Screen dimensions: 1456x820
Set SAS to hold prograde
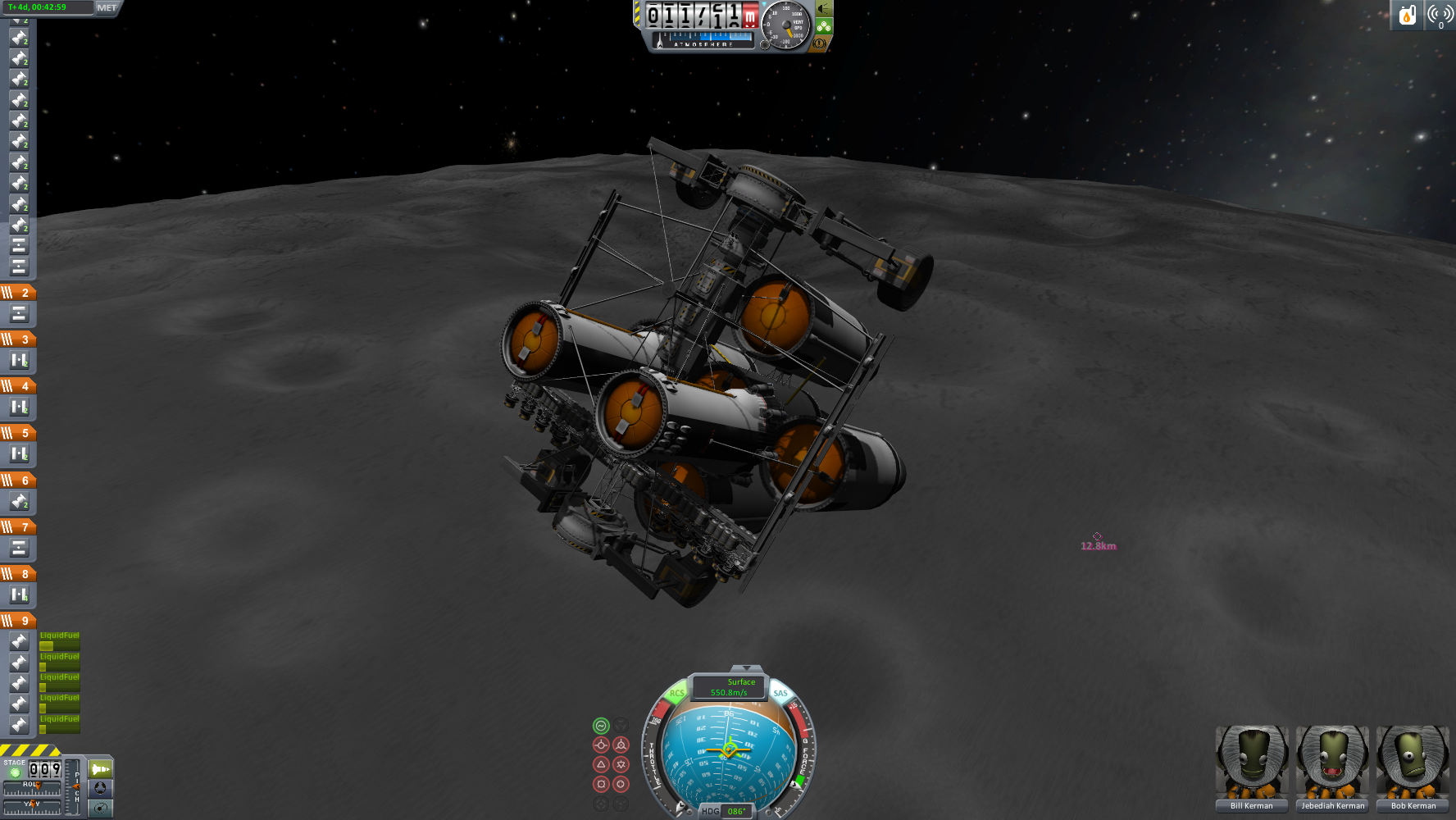[x=601, y=745]
